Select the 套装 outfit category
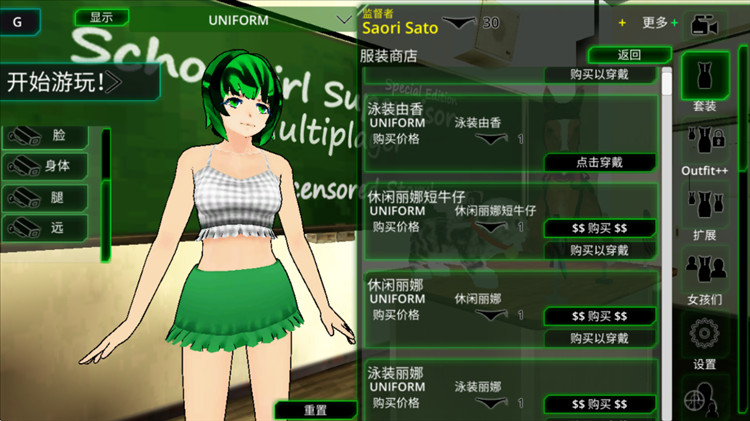 (704, 80)
